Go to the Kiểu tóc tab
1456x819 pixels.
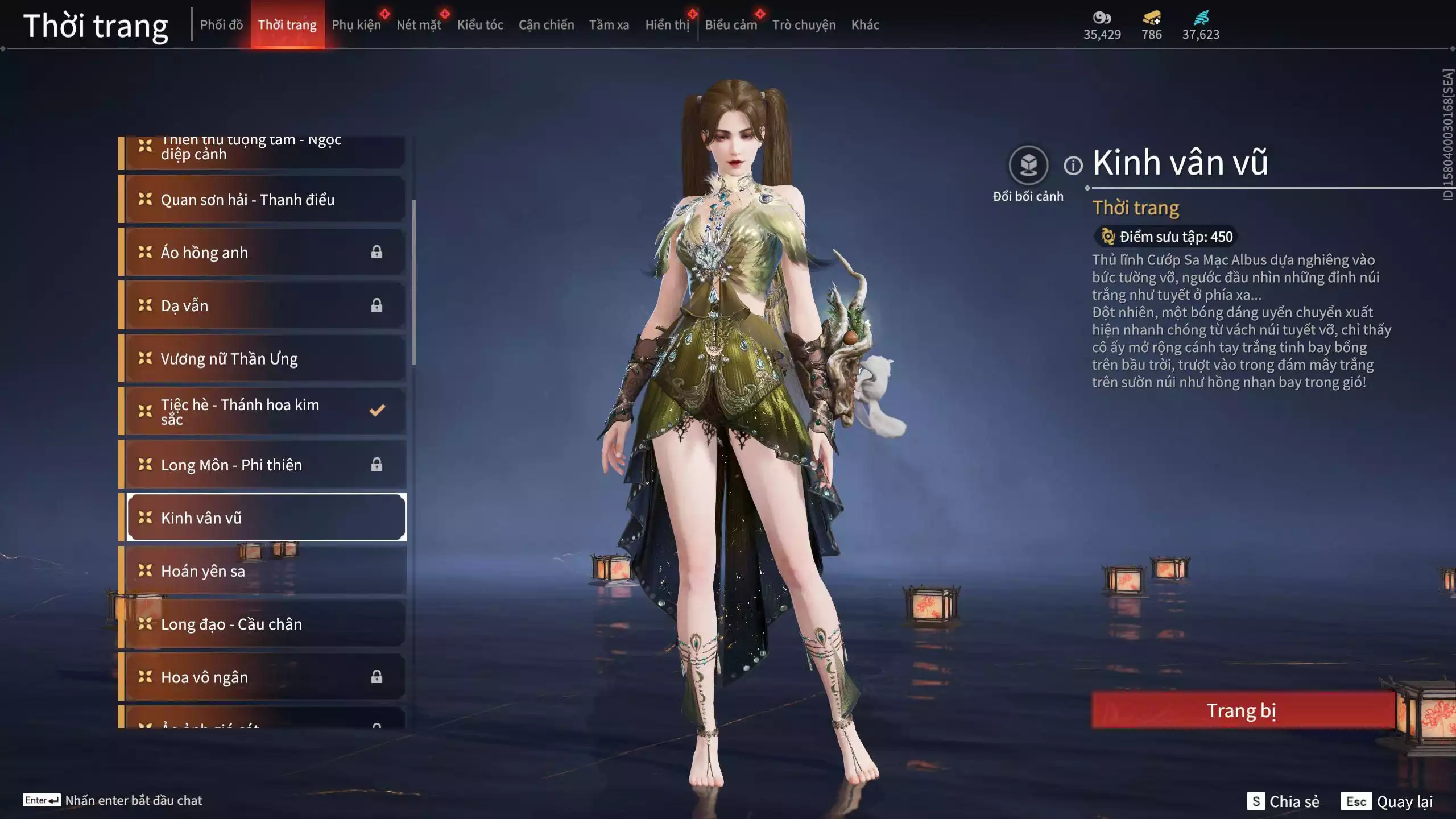pyautogui.click(x=480, y=25)
